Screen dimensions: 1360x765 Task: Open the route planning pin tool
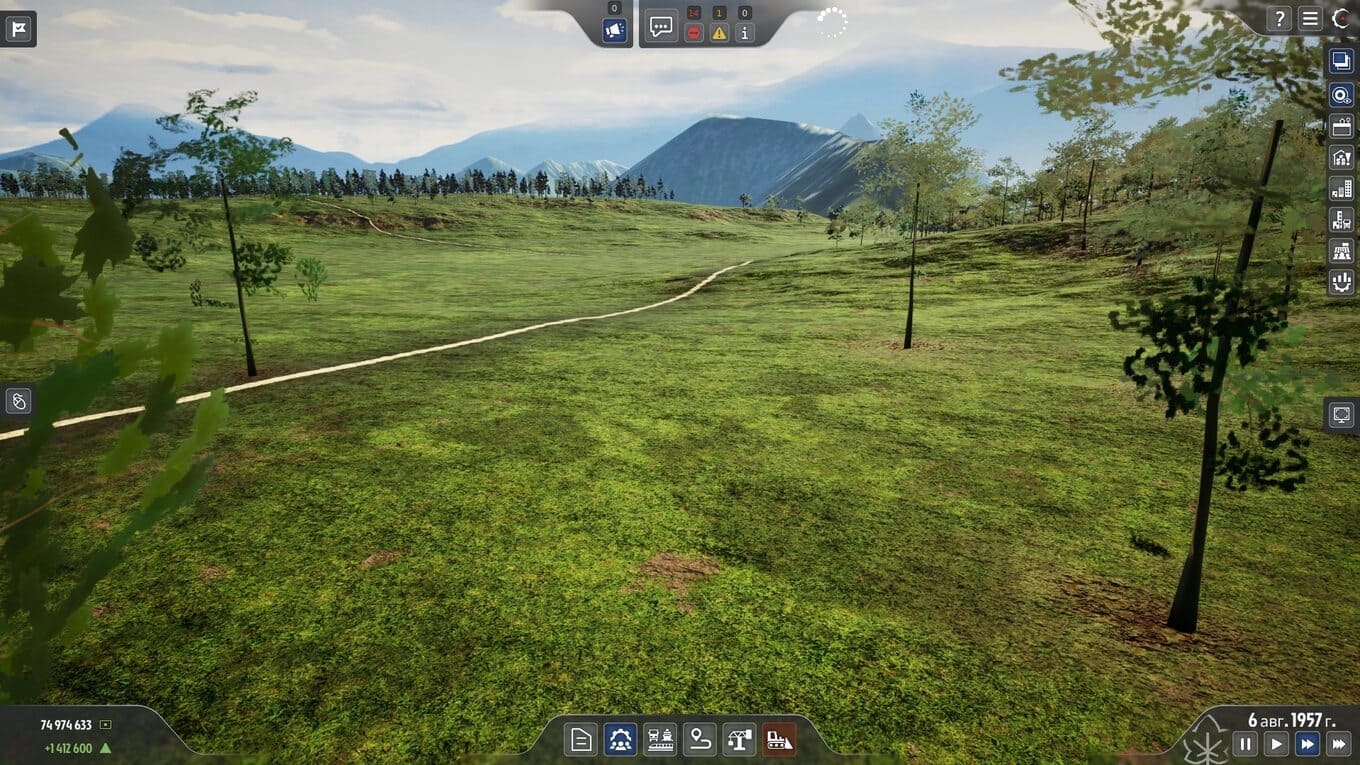coord(700,740)
